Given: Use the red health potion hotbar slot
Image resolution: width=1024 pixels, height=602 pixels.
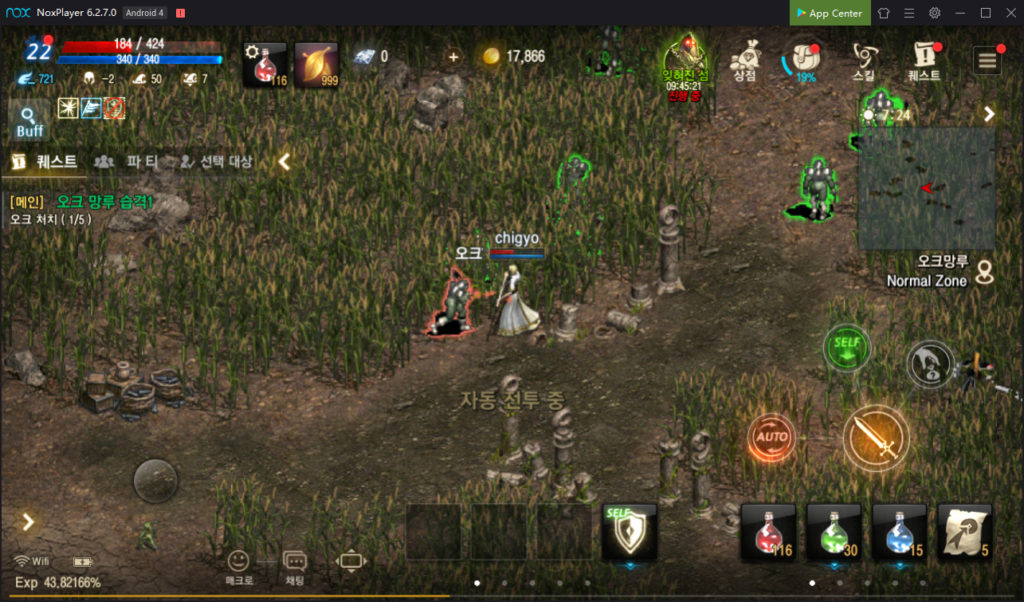Looking at the screenshot, I should click(768, 531).
